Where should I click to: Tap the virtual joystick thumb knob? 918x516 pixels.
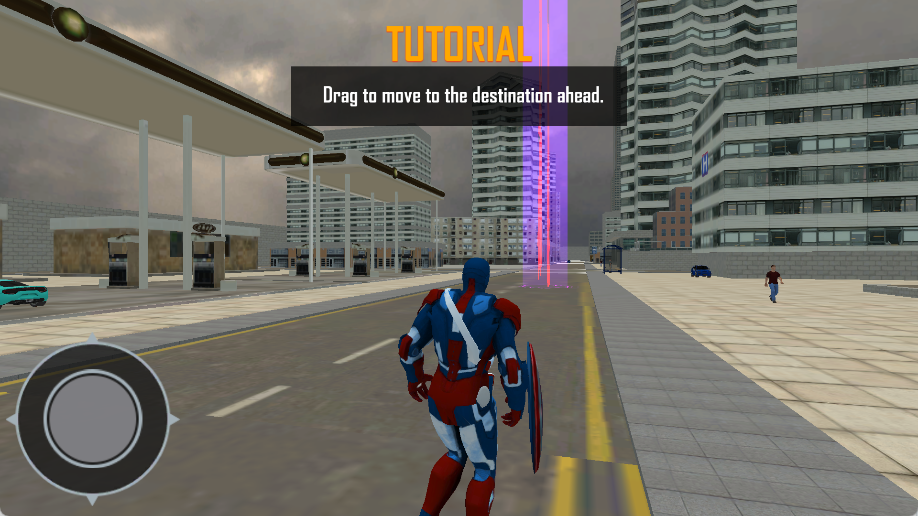pos(93,419)
